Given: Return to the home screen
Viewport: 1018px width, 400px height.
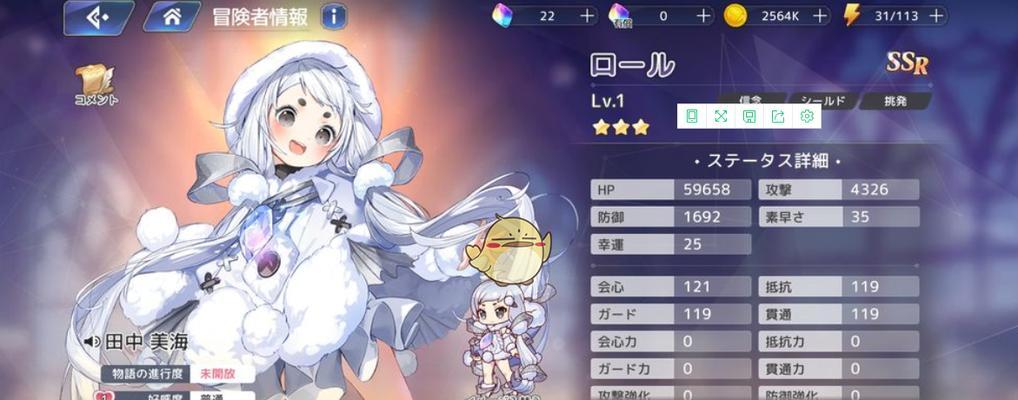Looking at the screenshot, I should click(171, 17).
